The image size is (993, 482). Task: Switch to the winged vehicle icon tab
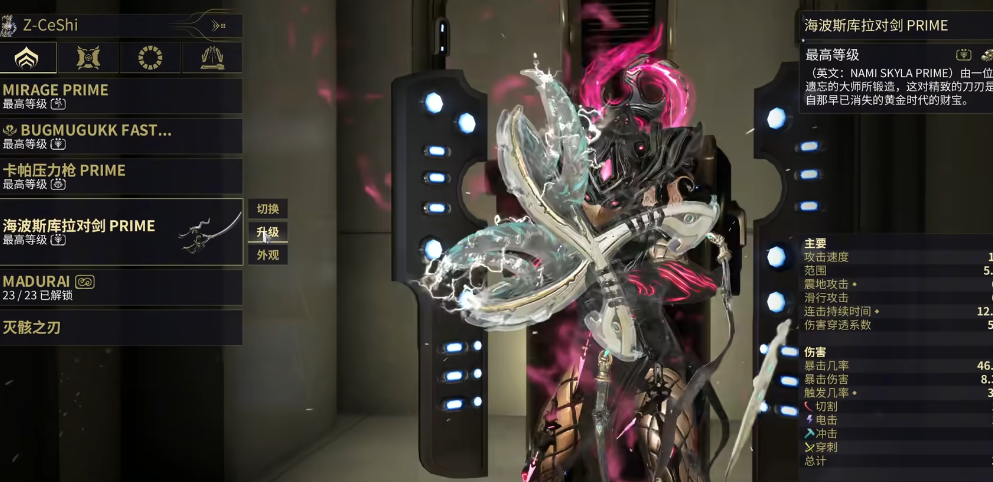[212, 59]
